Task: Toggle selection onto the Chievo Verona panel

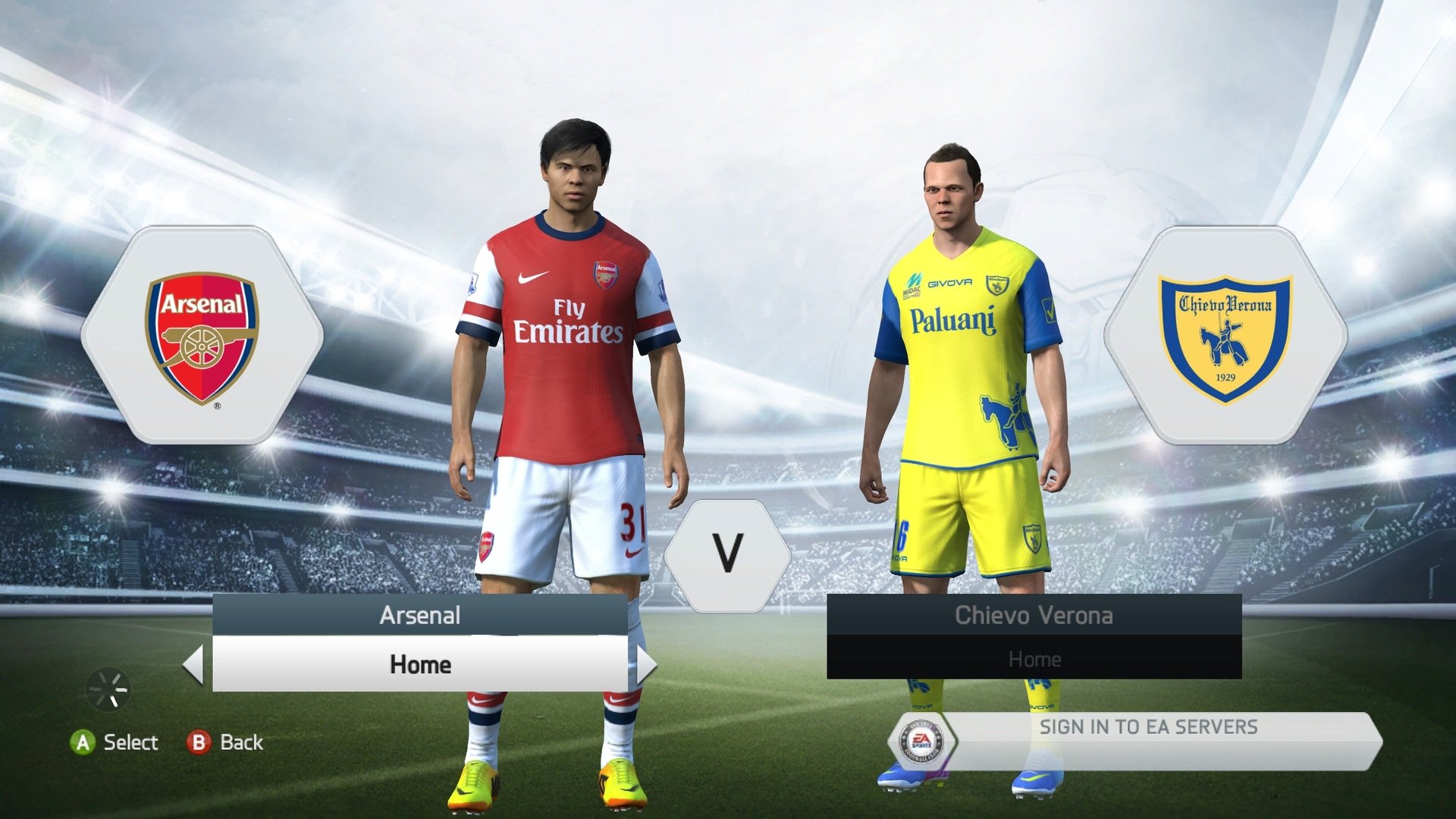Action: click(x=1034, y=616)
